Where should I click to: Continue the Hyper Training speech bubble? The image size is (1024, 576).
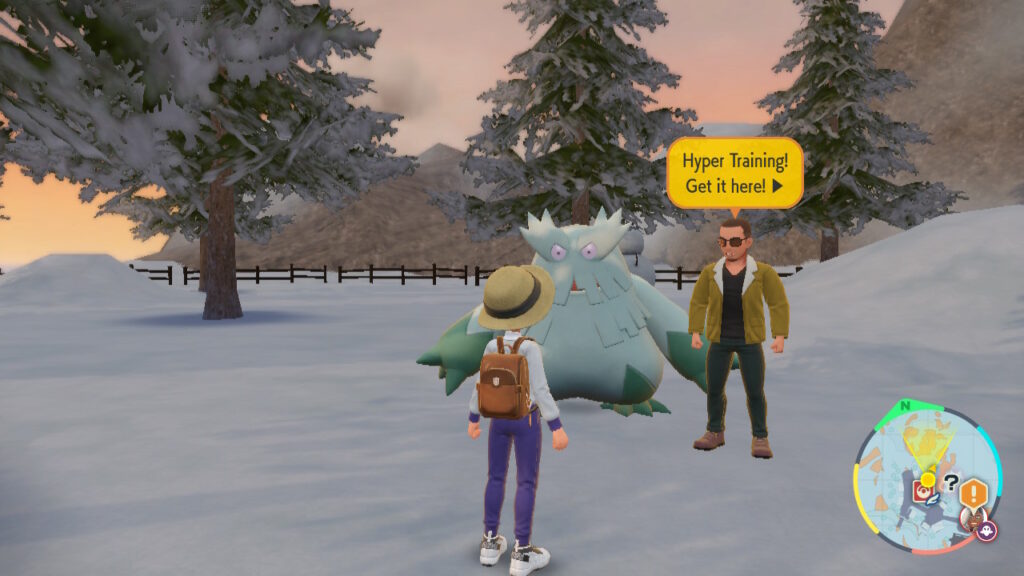pos(774,186)
